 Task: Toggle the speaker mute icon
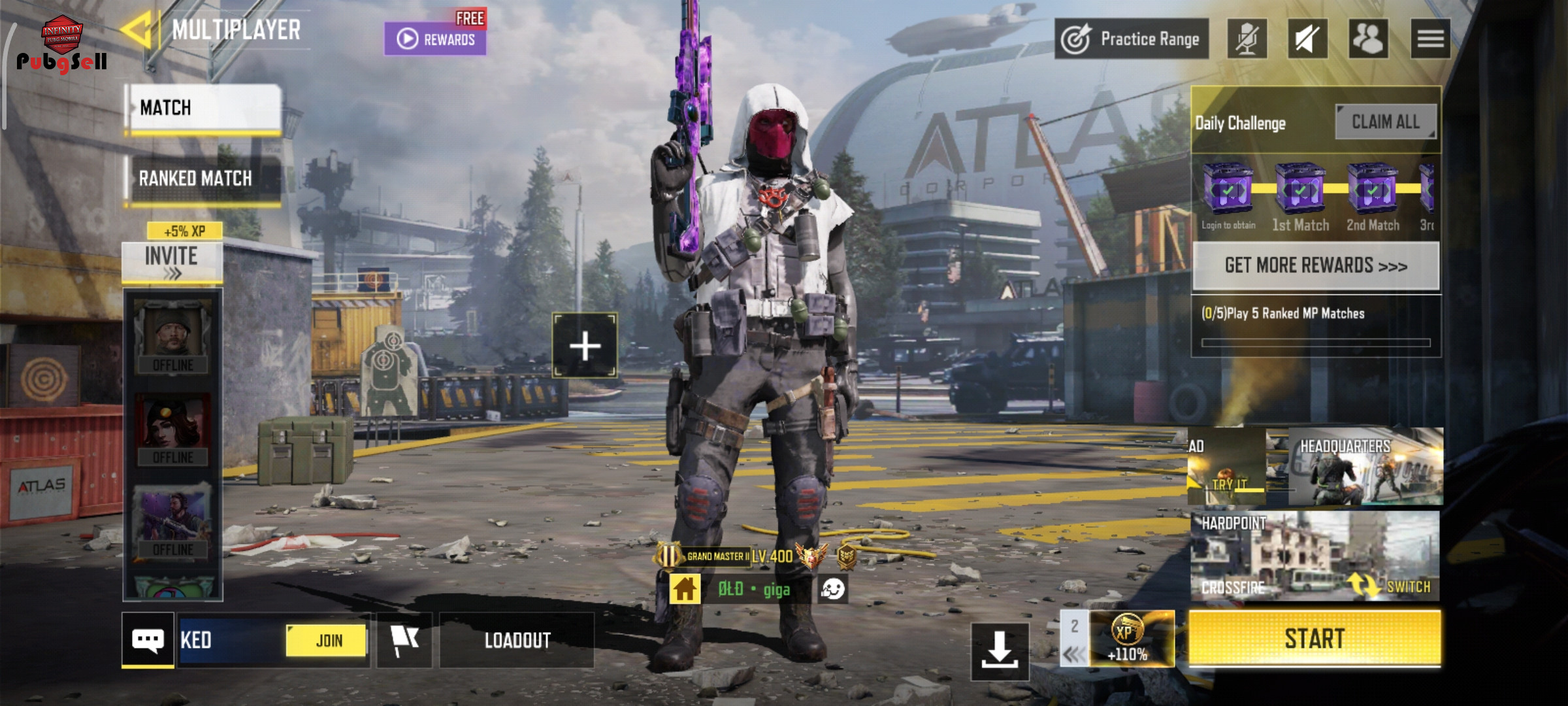(x=1307, y=39)
